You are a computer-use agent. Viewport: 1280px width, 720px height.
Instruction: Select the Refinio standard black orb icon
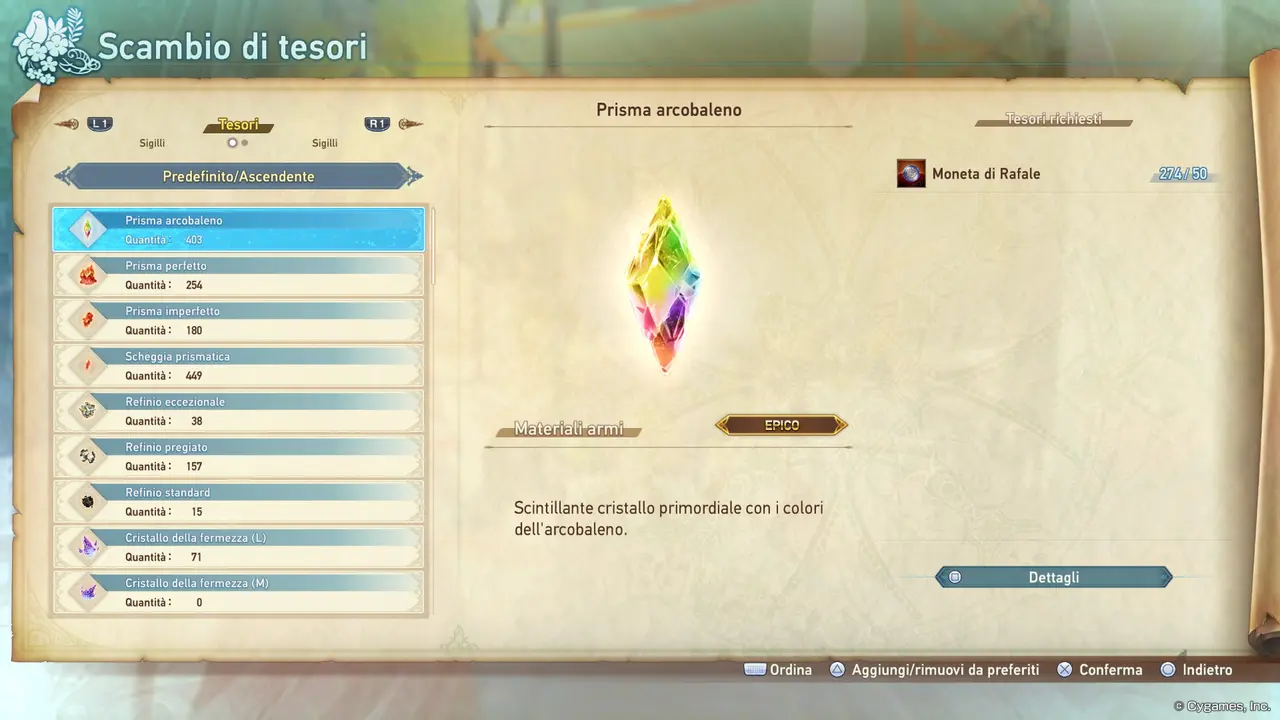[88, 501]
